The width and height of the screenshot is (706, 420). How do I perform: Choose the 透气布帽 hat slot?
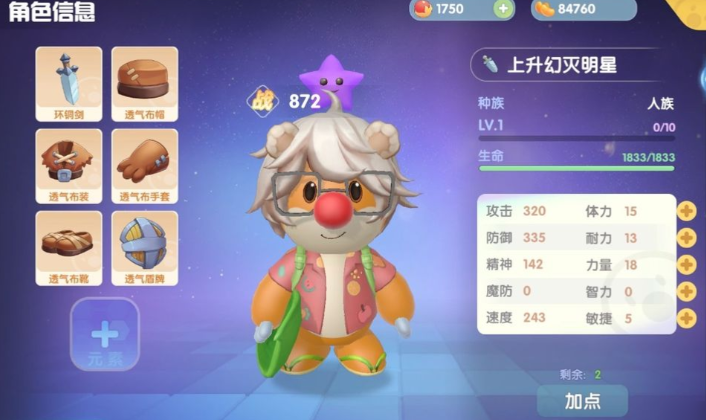click(145, 83)
